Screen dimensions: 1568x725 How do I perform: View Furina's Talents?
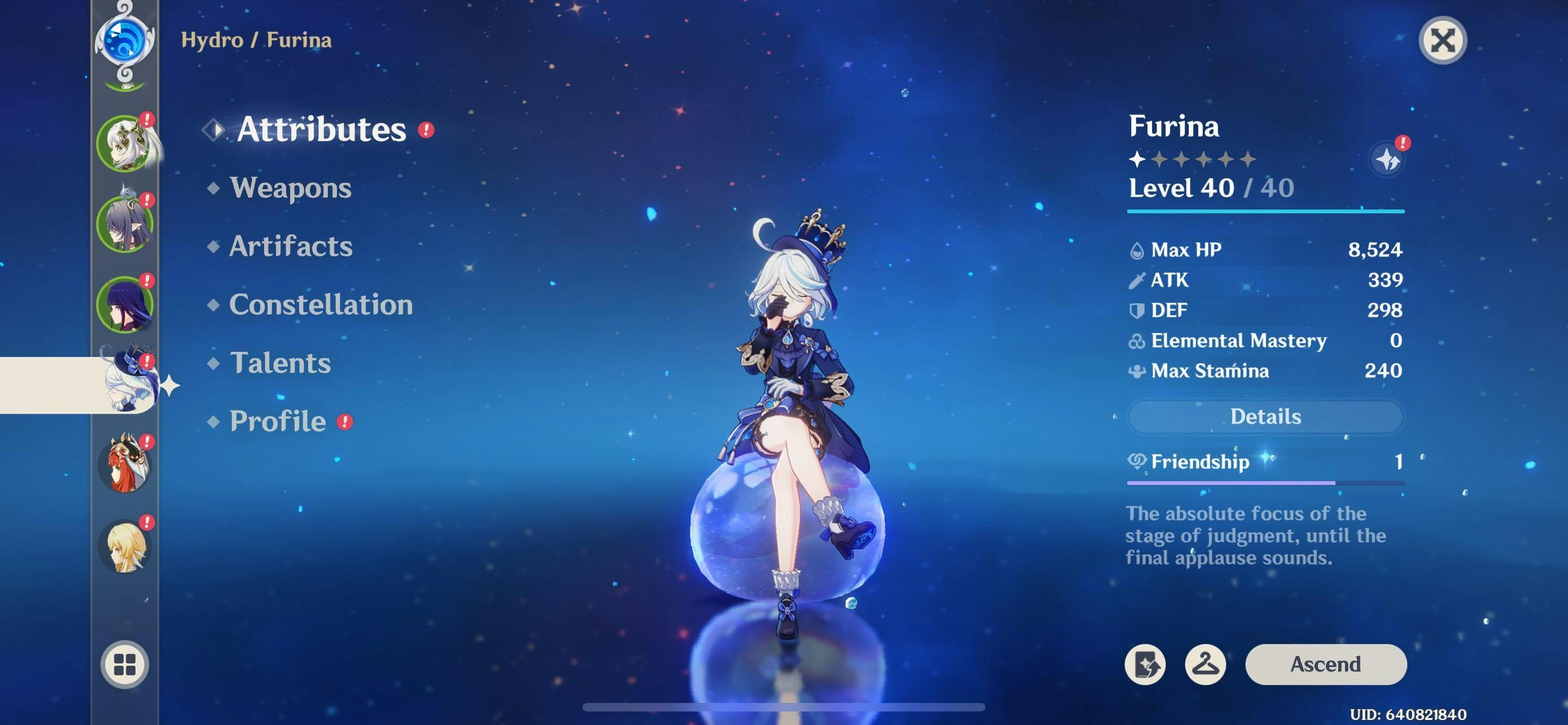(280, 363)
